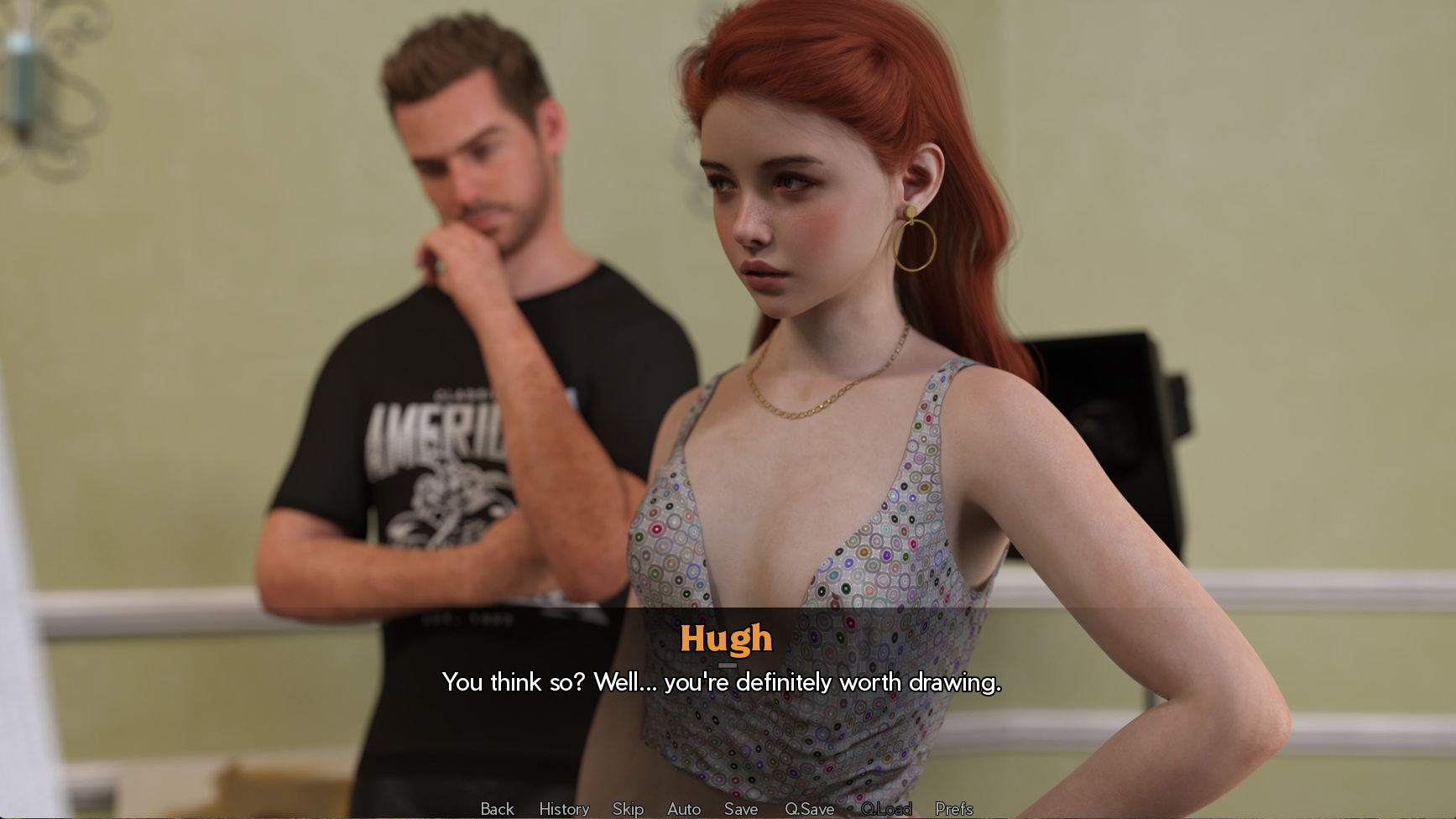The image size is (1456, 819).
Task: Open the Prefs menu
Action: [954, 808]
